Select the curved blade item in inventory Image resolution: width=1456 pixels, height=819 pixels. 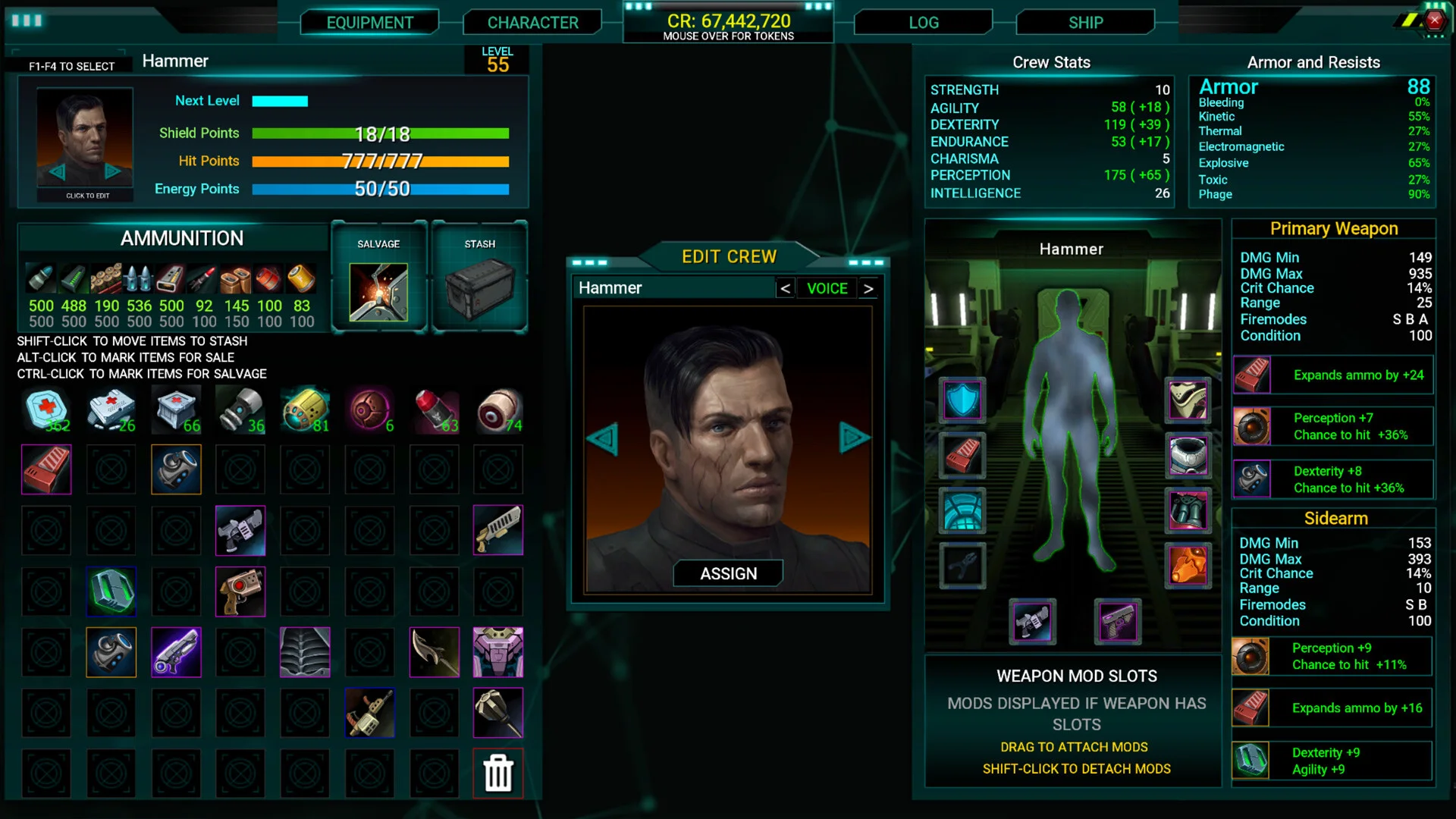(435, 652)
